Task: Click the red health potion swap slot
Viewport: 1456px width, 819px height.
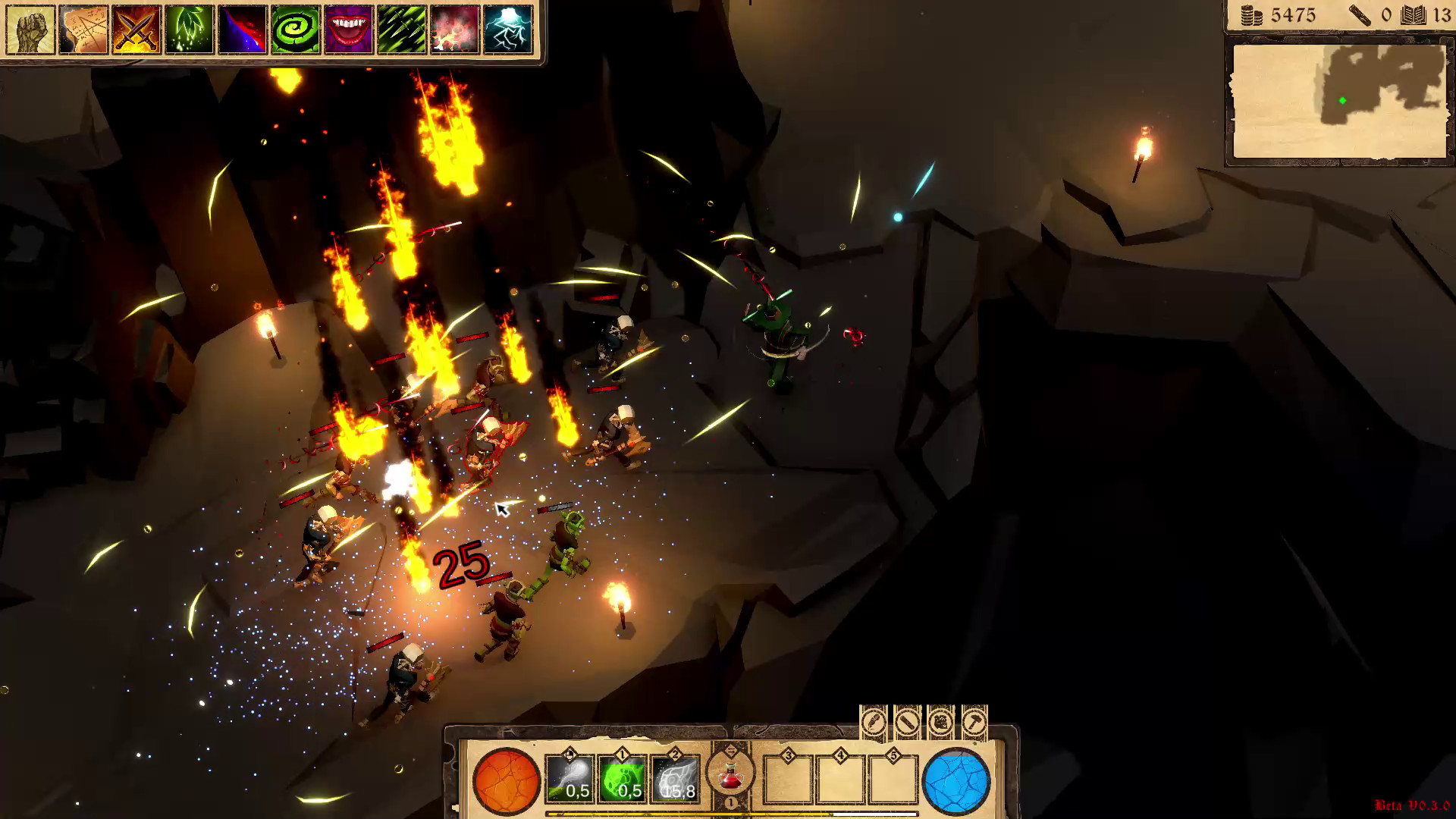Action: [730, 775]
